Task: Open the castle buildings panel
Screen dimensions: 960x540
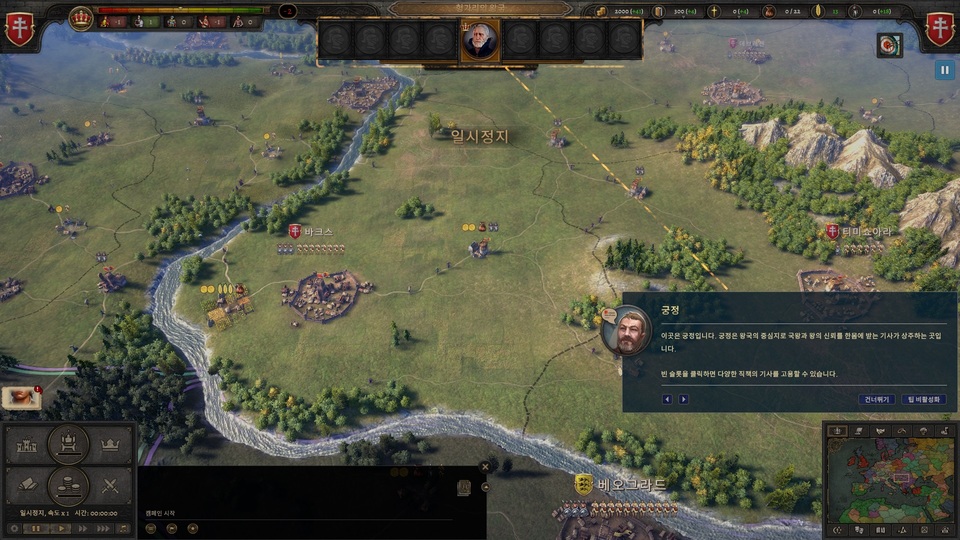Action: click(27, 444)
